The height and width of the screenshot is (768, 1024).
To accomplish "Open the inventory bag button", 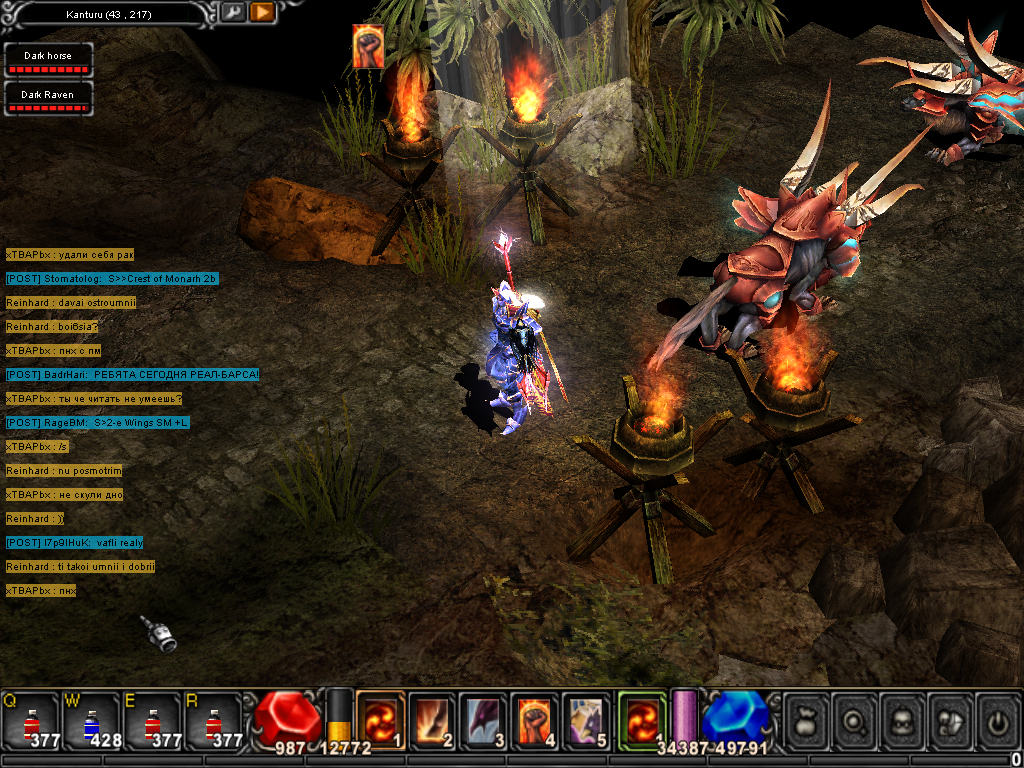I will click(806, 720).
